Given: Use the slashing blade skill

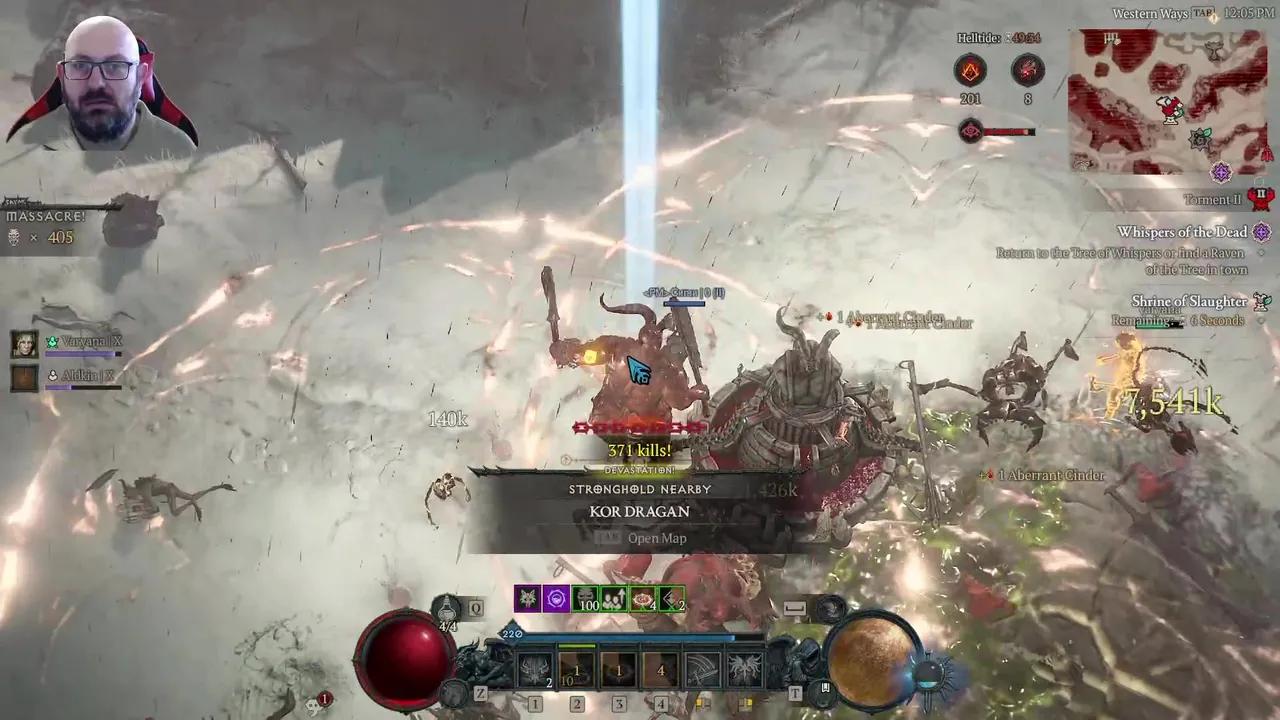Looking at the screenshot, I should (703, 670).
